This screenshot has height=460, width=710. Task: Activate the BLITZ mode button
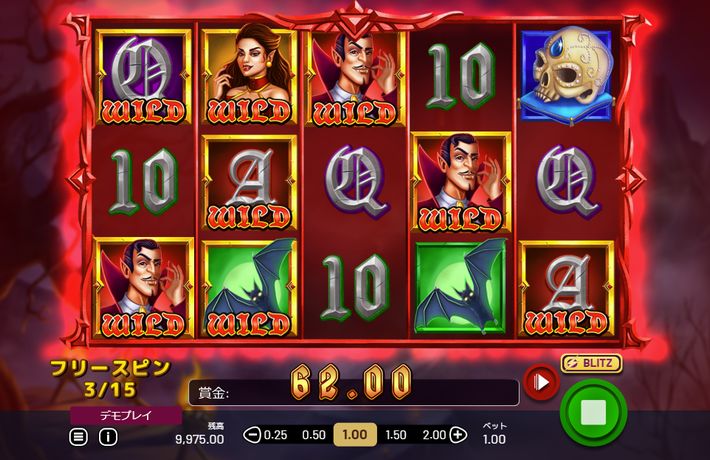click(x=591, y=363)
